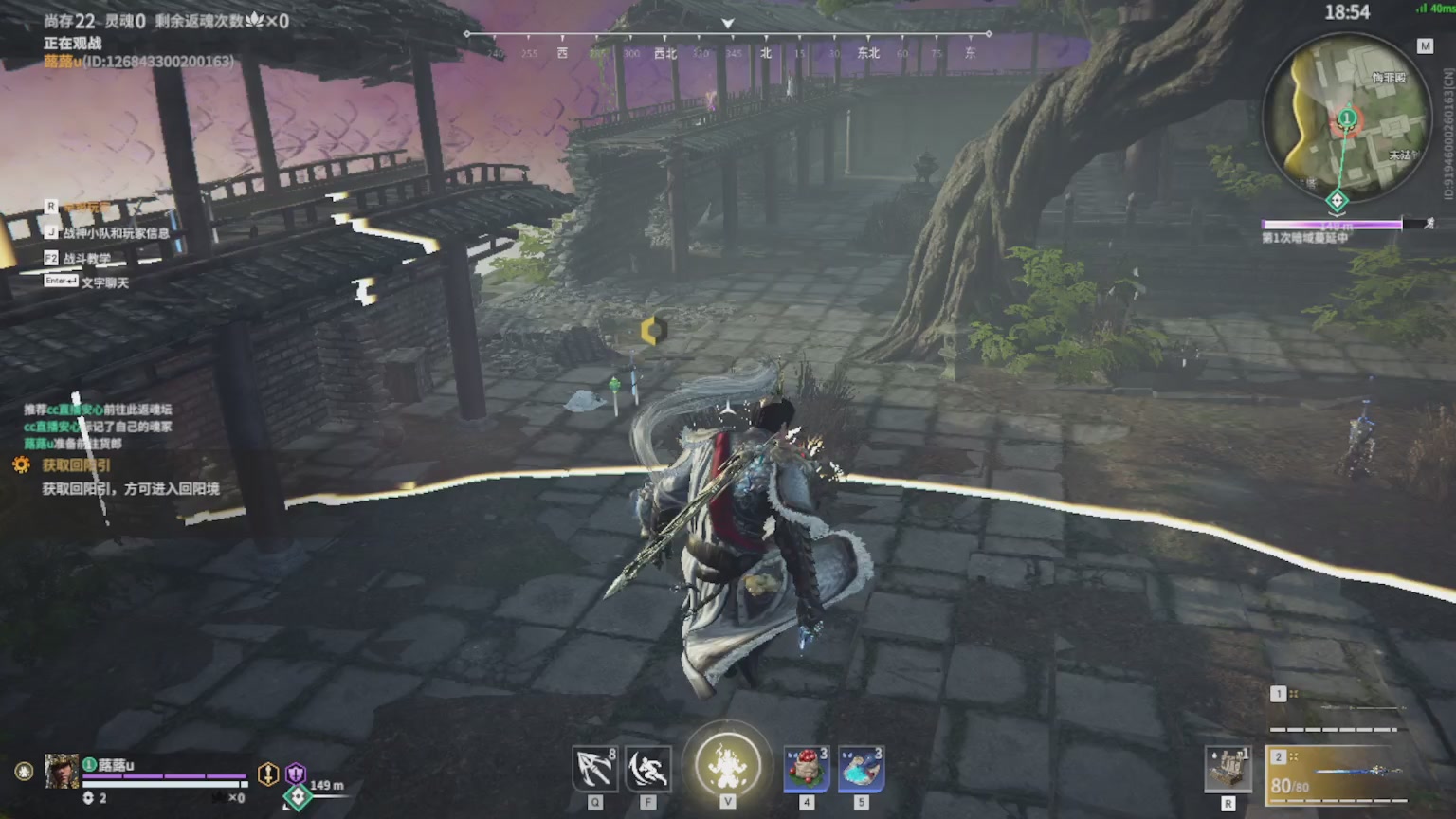This screenshot has height=819, width=1456.
Task: Click the orange sword buff icon
Action: 268,773
